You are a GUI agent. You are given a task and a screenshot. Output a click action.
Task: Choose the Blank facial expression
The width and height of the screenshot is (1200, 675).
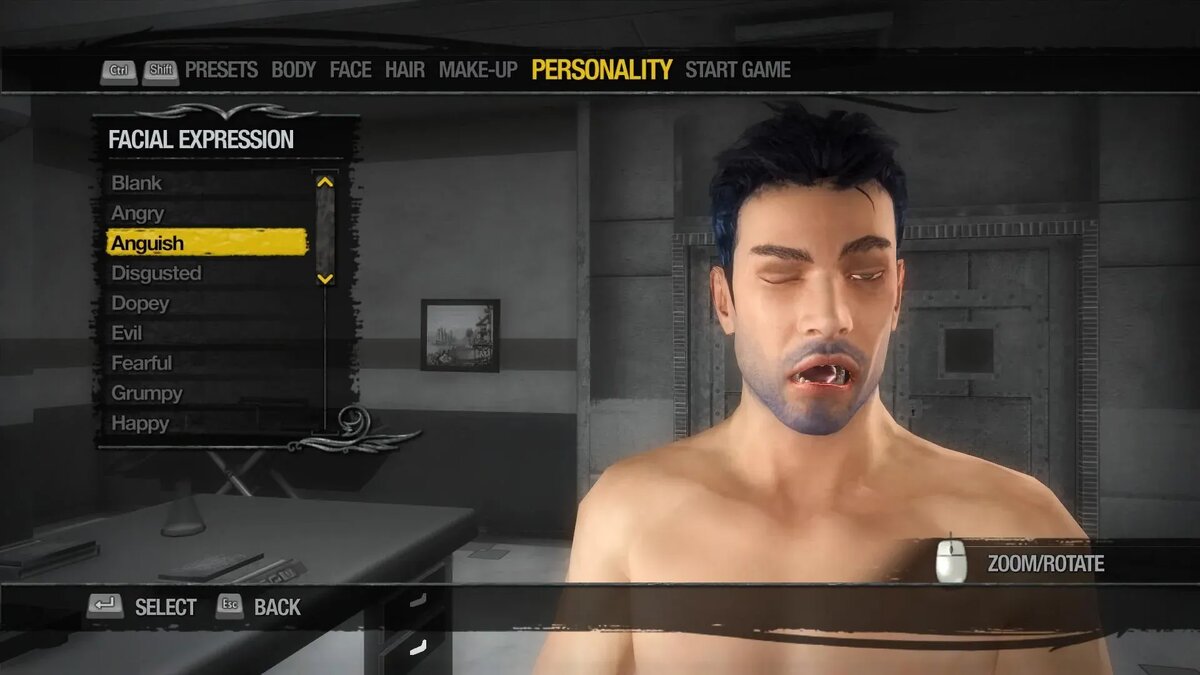tap(137, 183)
